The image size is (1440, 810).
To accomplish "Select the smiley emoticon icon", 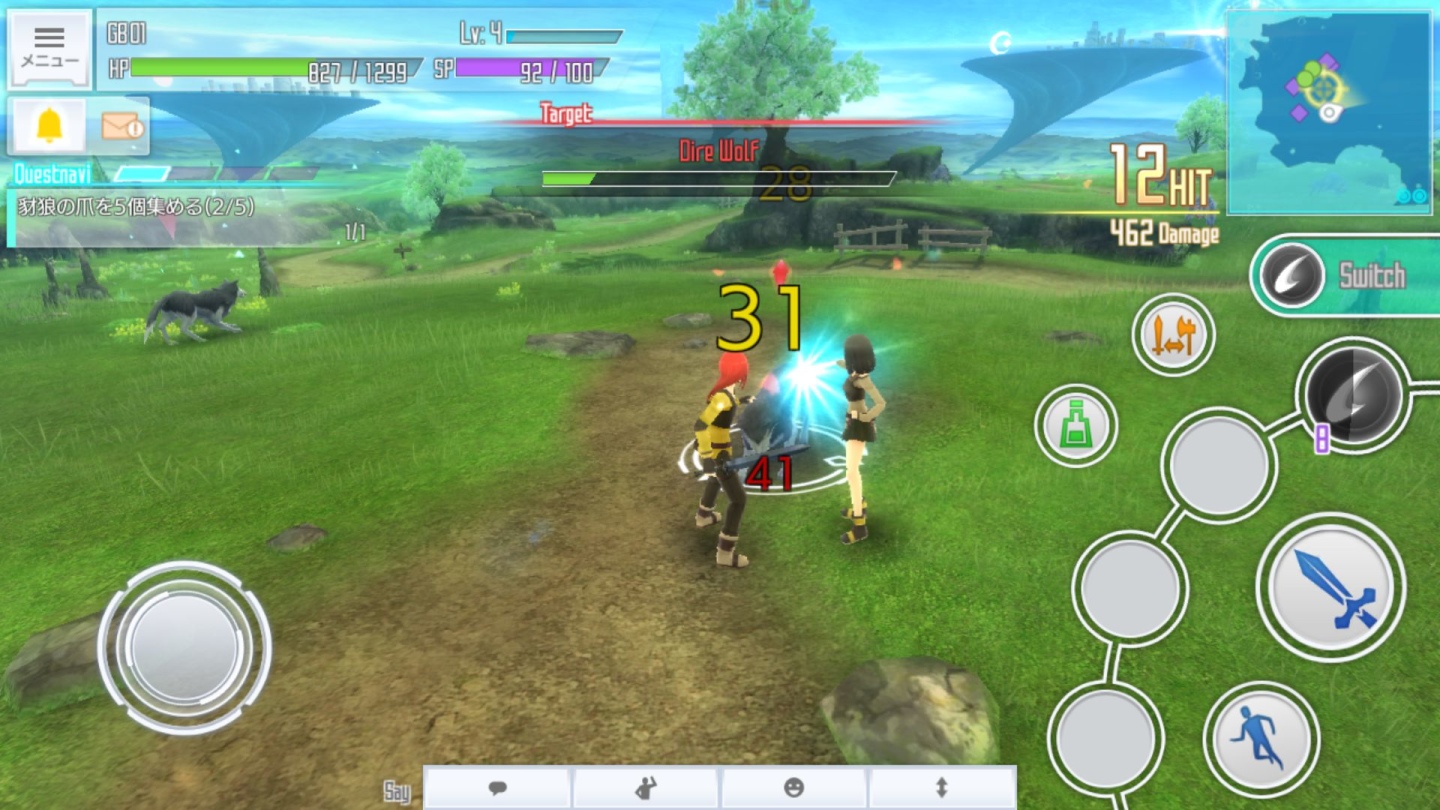I will pyautogui.click(x=795, y=789).
